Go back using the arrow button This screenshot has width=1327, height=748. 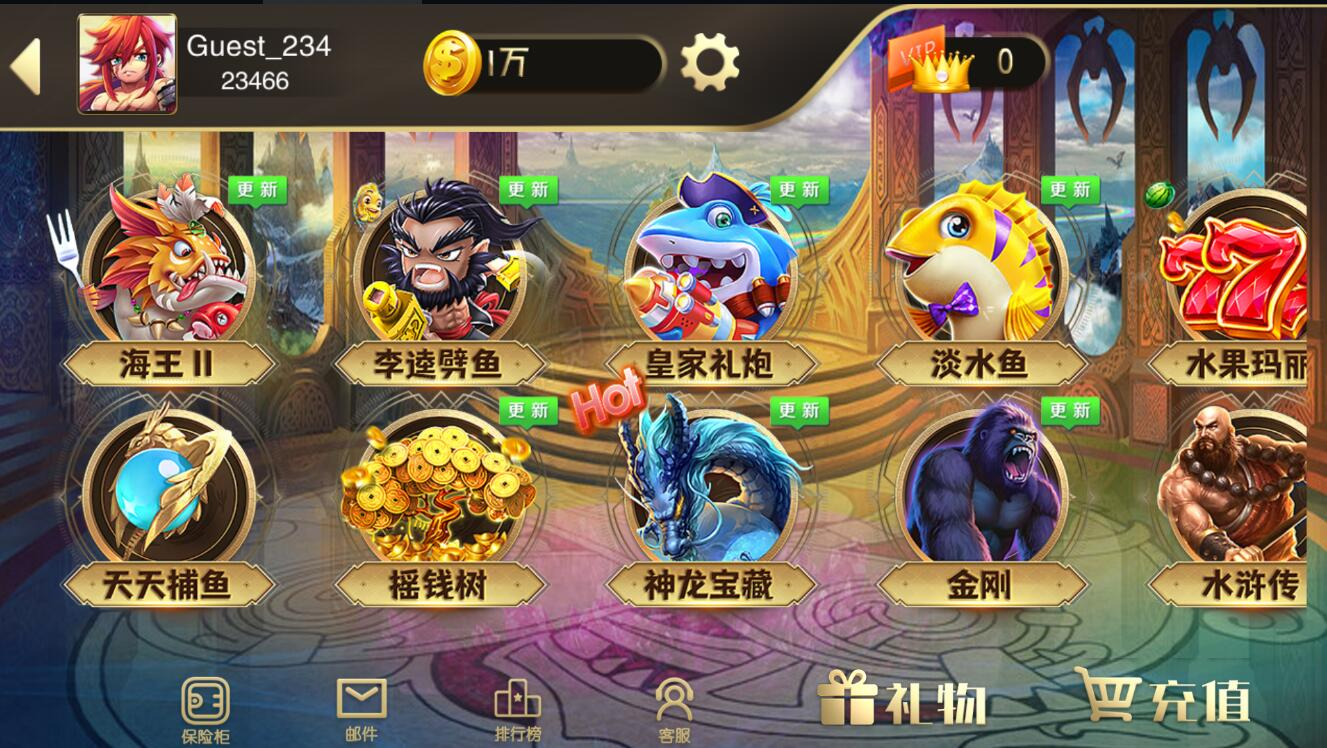pyautogui.click(x=29, y=61)
